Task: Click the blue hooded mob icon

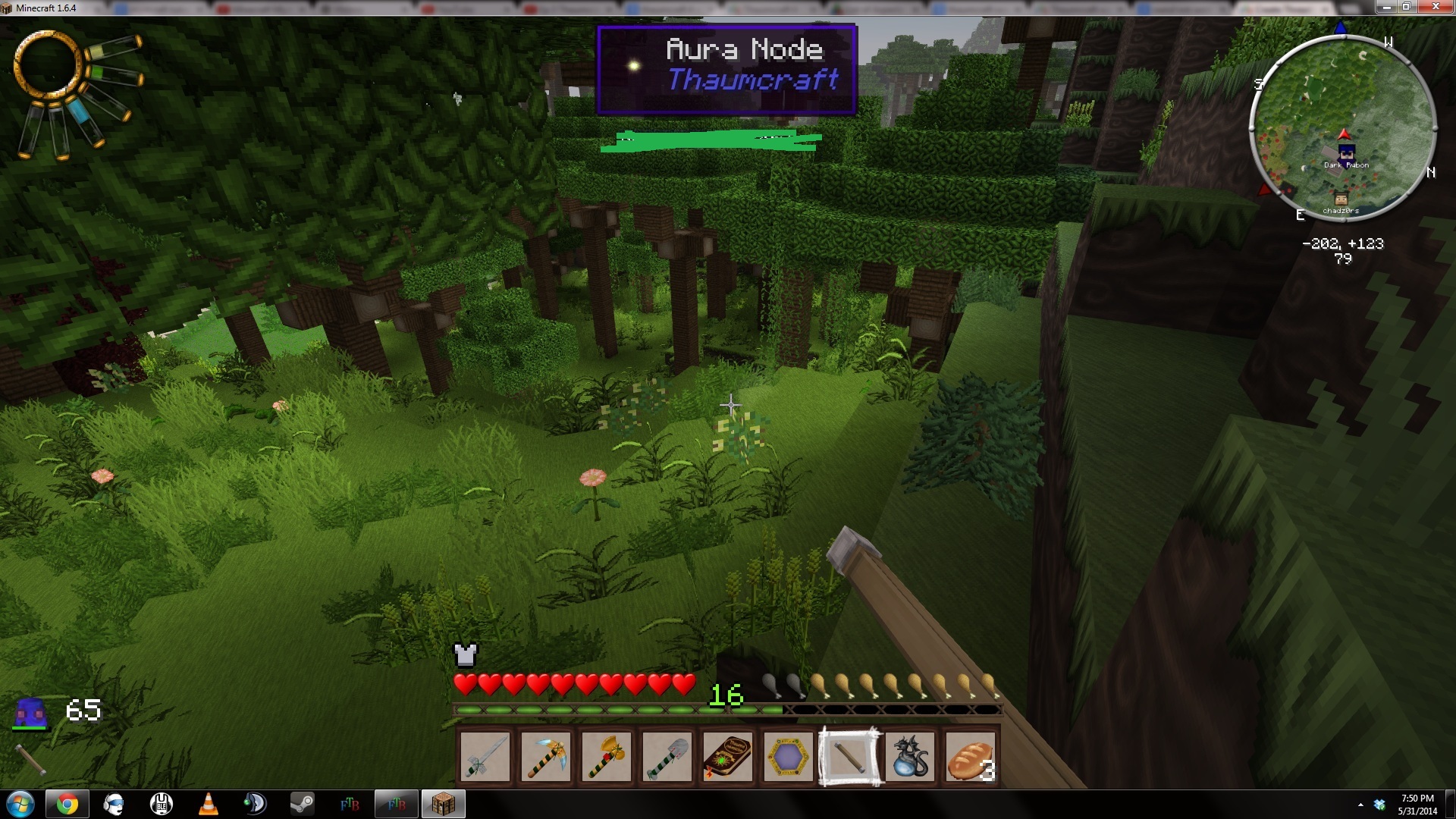Action: click(x=31, y=713)
